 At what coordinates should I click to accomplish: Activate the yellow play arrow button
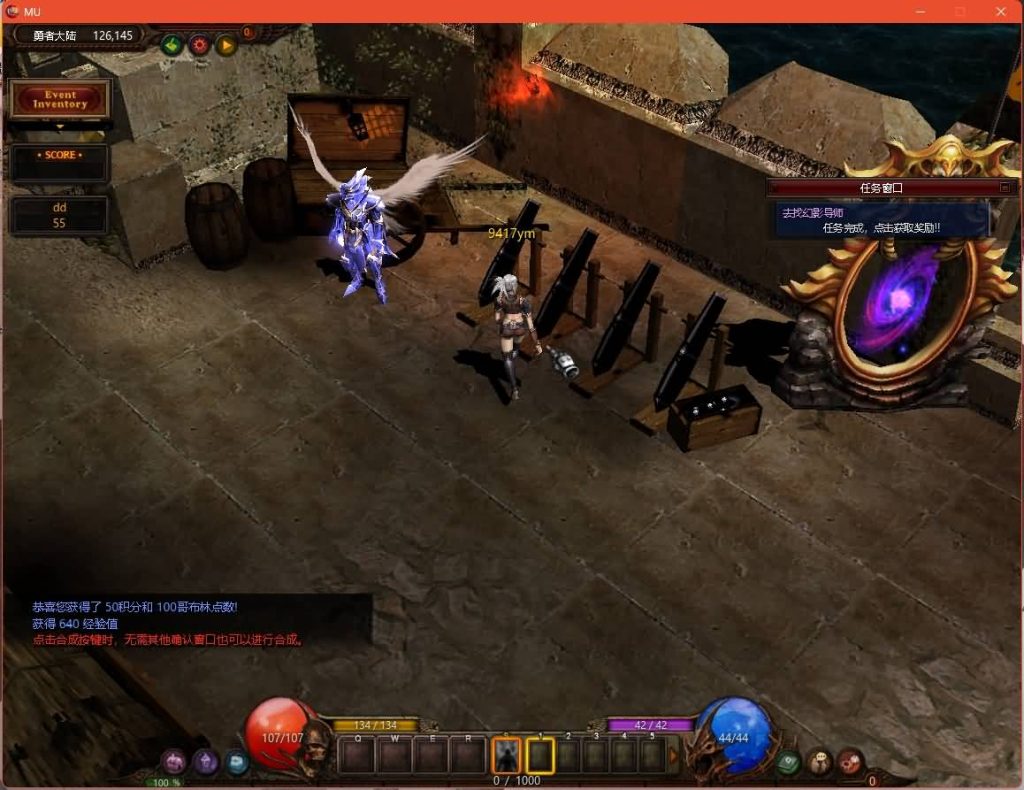pos(226,44)
